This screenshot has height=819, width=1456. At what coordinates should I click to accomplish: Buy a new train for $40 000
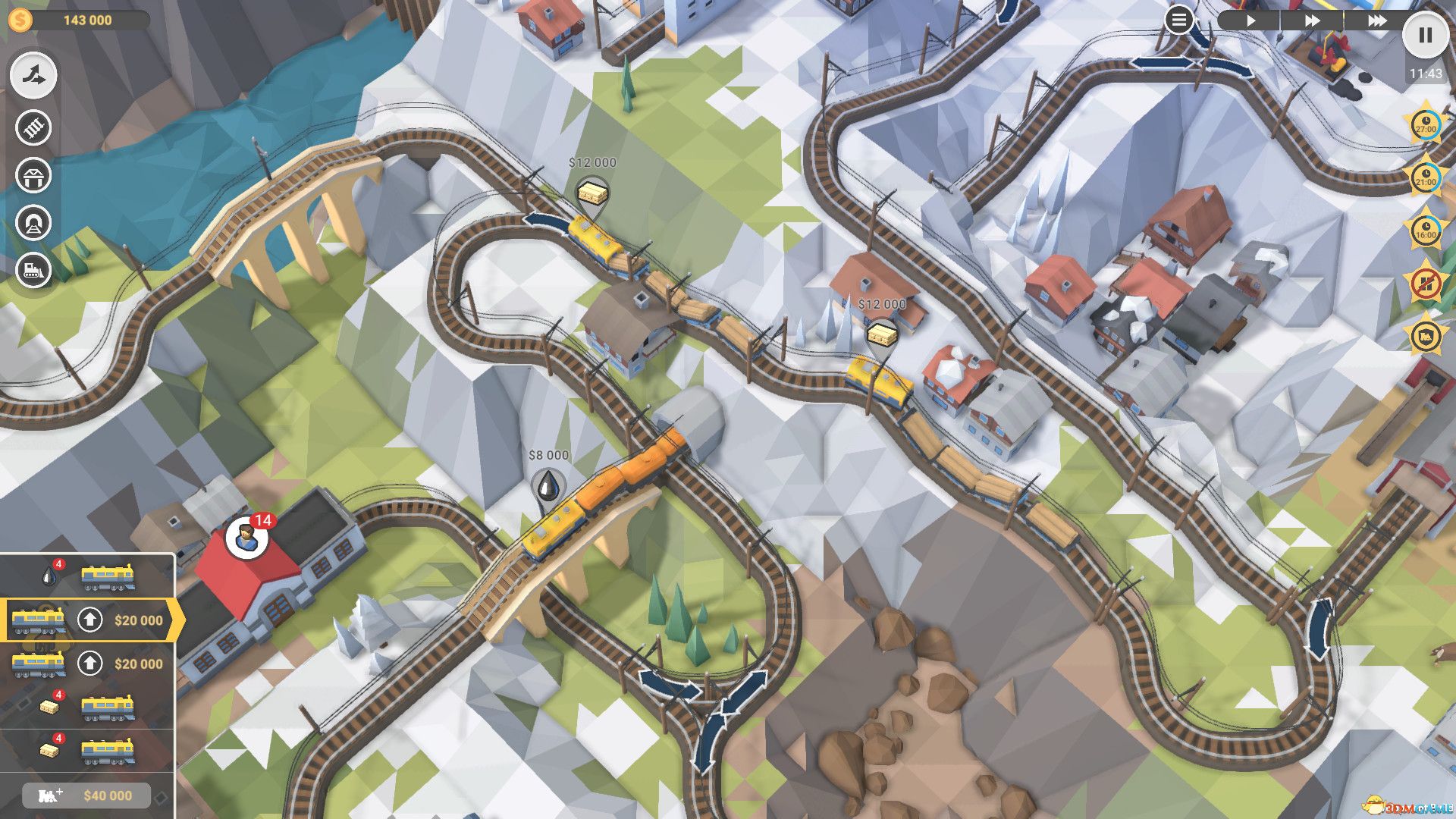[86, 794]
